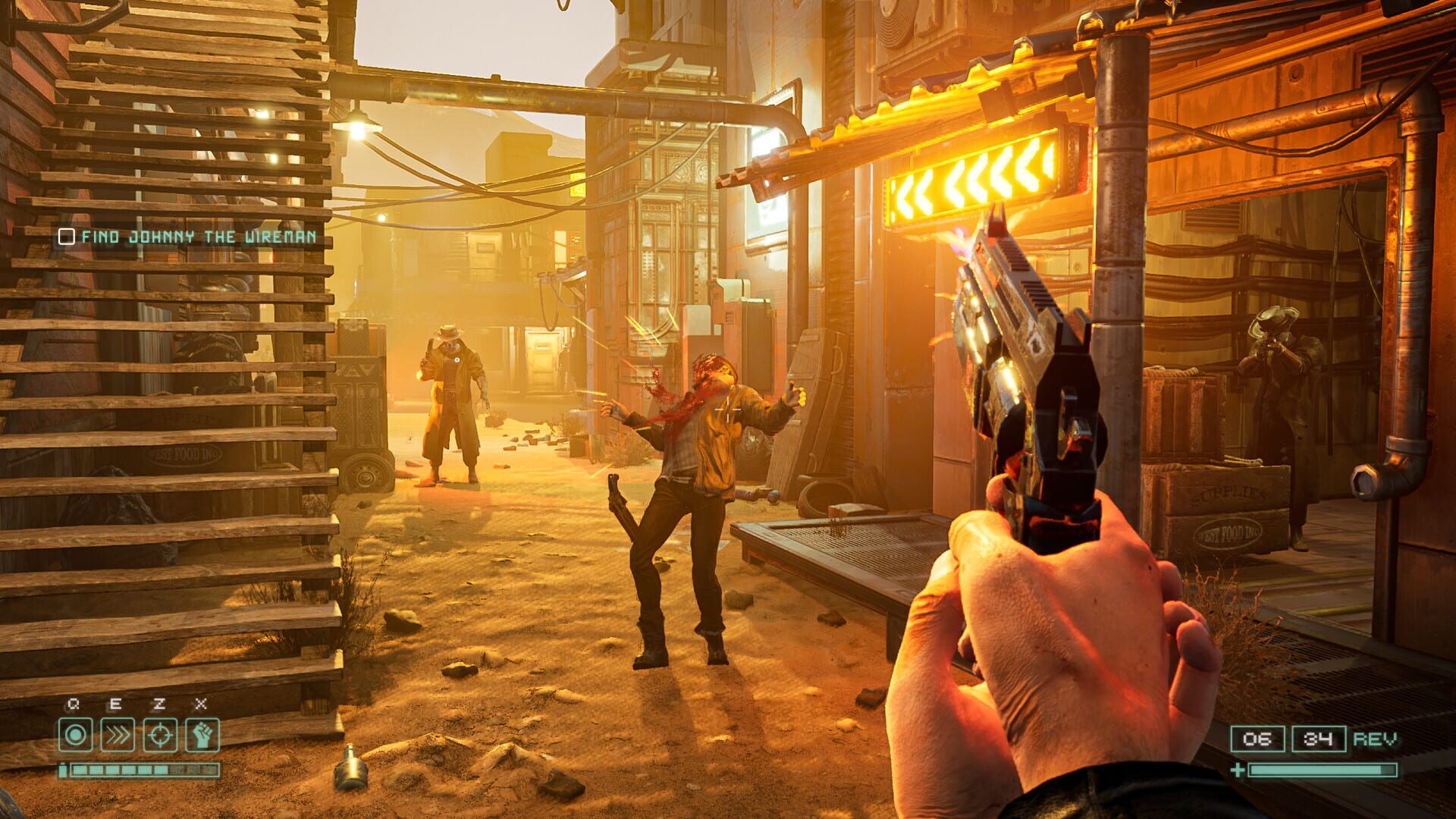Select the bullet-stop circle ability icon

(x=75, y=735)
